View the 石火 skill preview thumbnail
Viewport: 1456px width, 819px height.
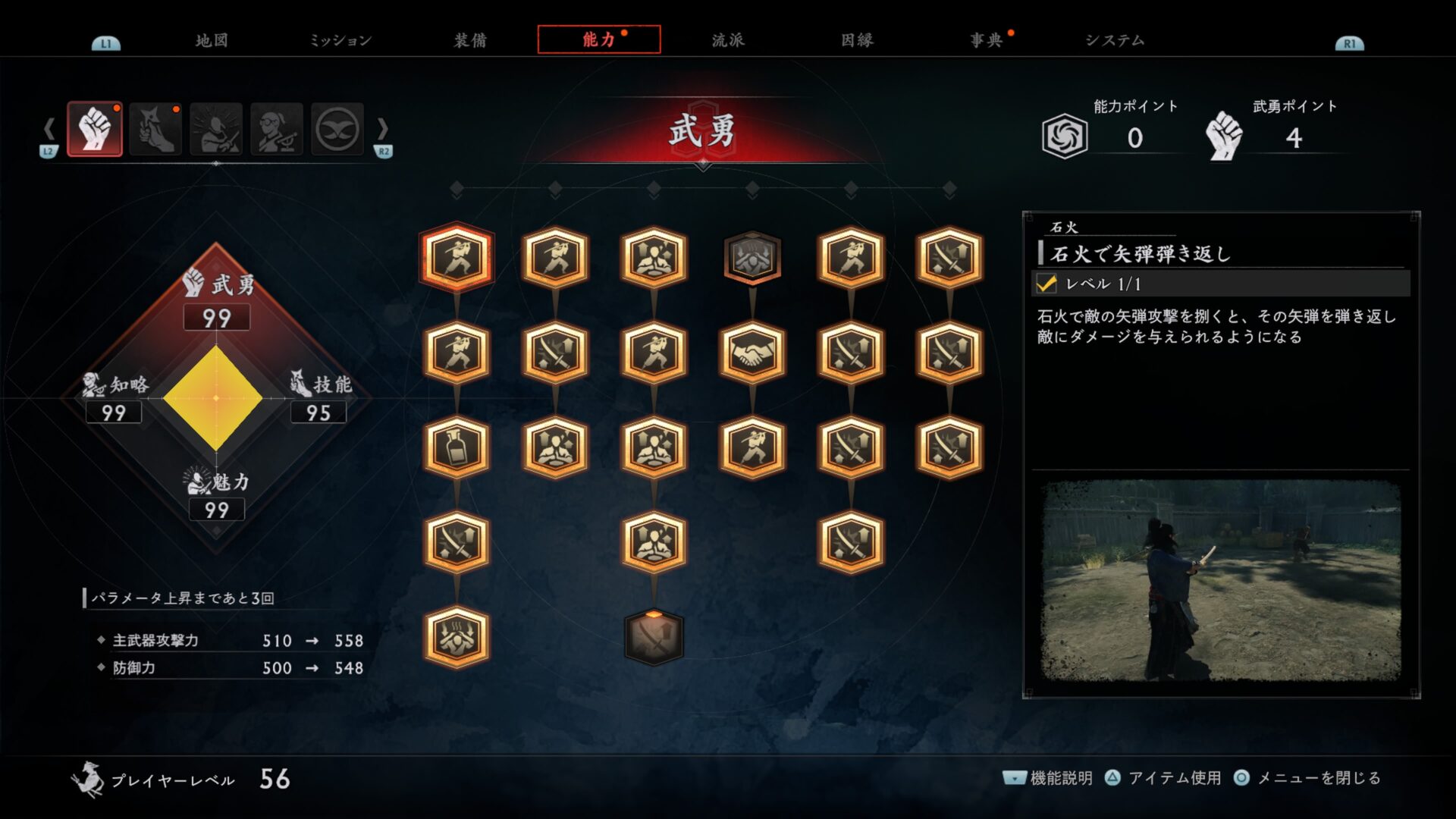click(x=1221, y=580)
